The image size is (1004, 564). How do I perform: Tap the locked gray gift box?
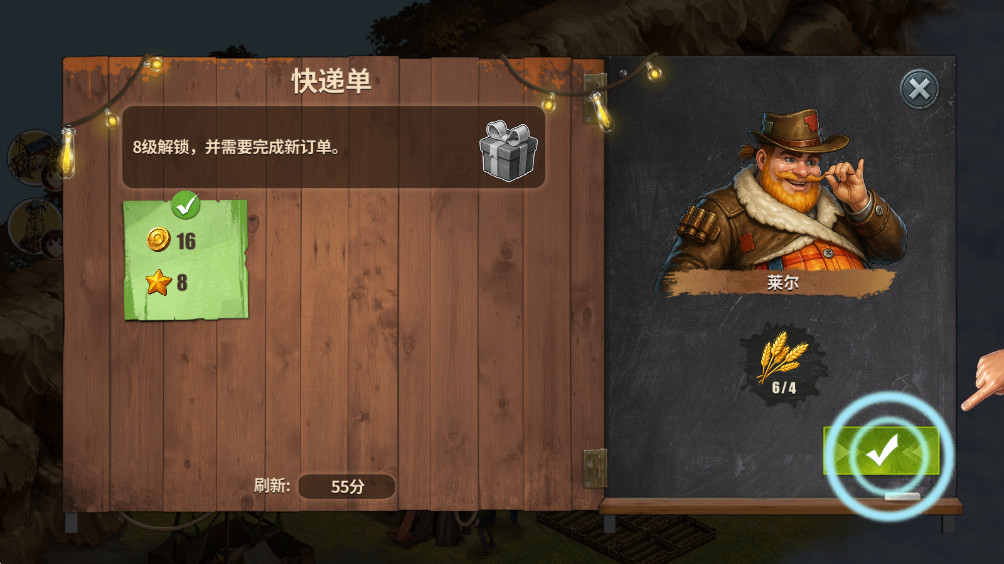tap(508, 151)
